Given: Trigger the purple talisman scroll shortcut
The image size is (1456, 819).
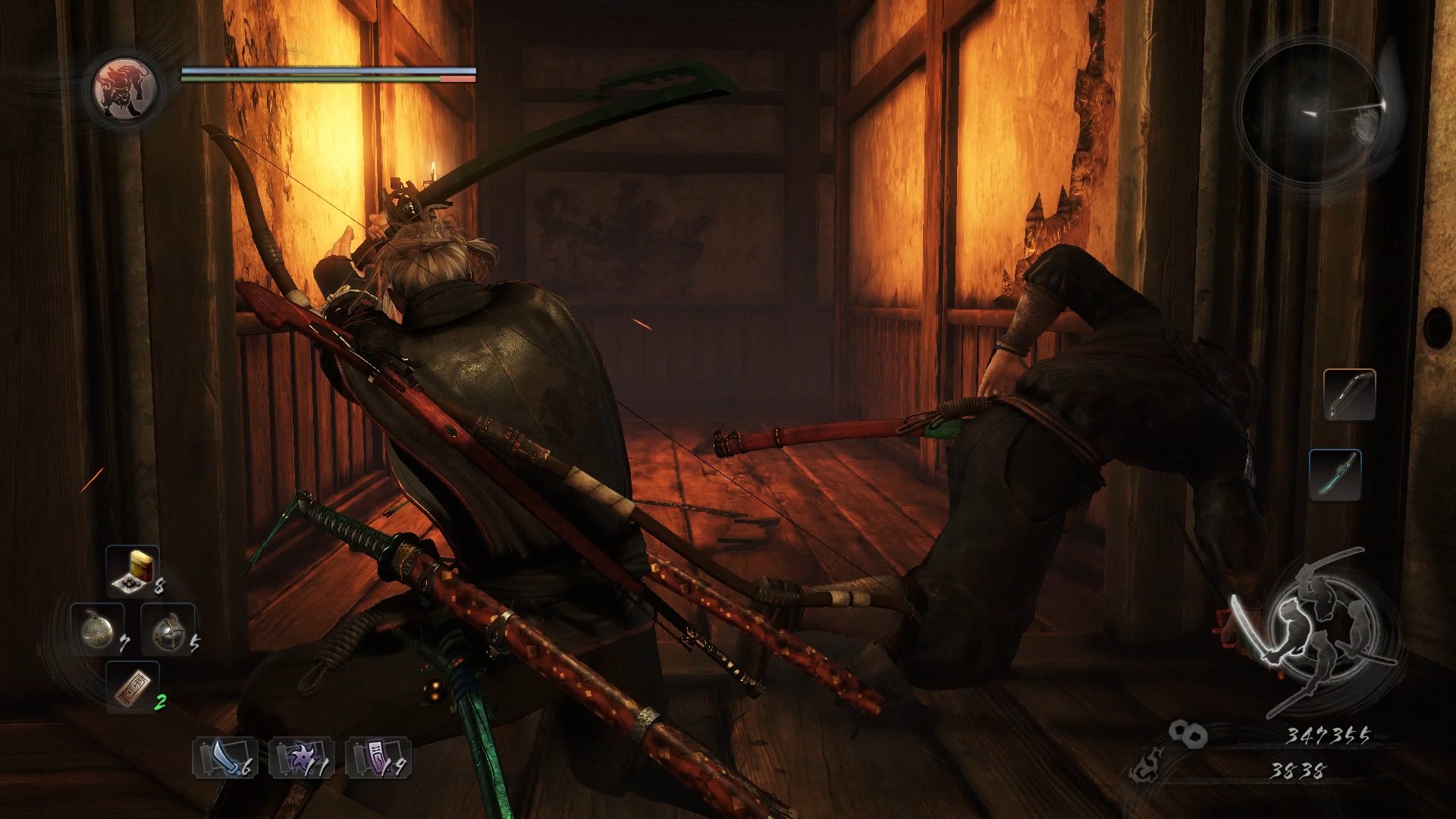Looking at the screenshot, I should (378, 758).
